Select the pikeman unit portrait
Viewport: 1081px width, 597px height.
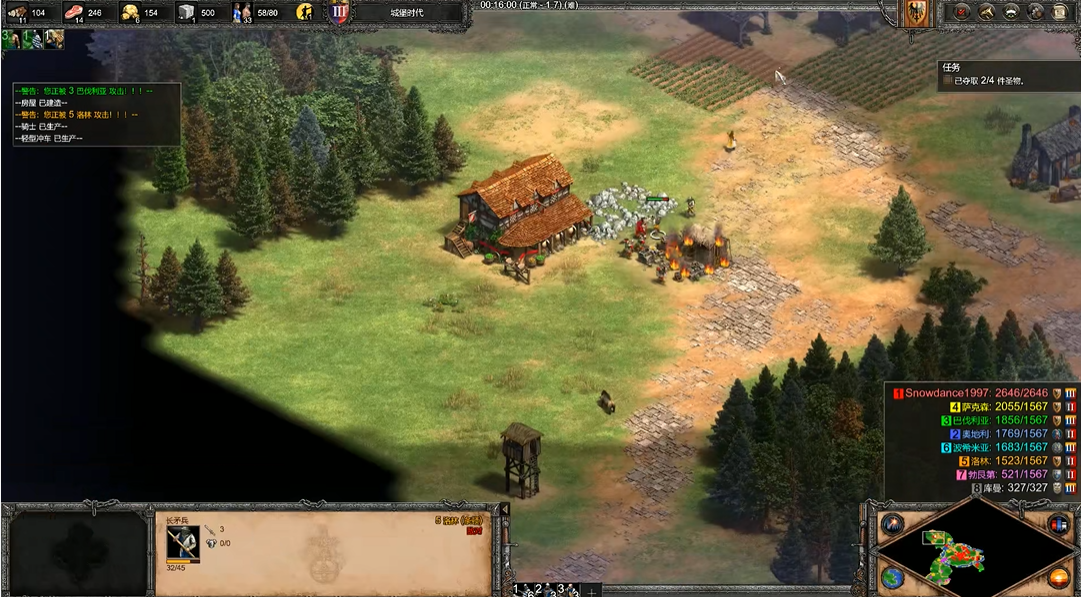pos(183,544)
